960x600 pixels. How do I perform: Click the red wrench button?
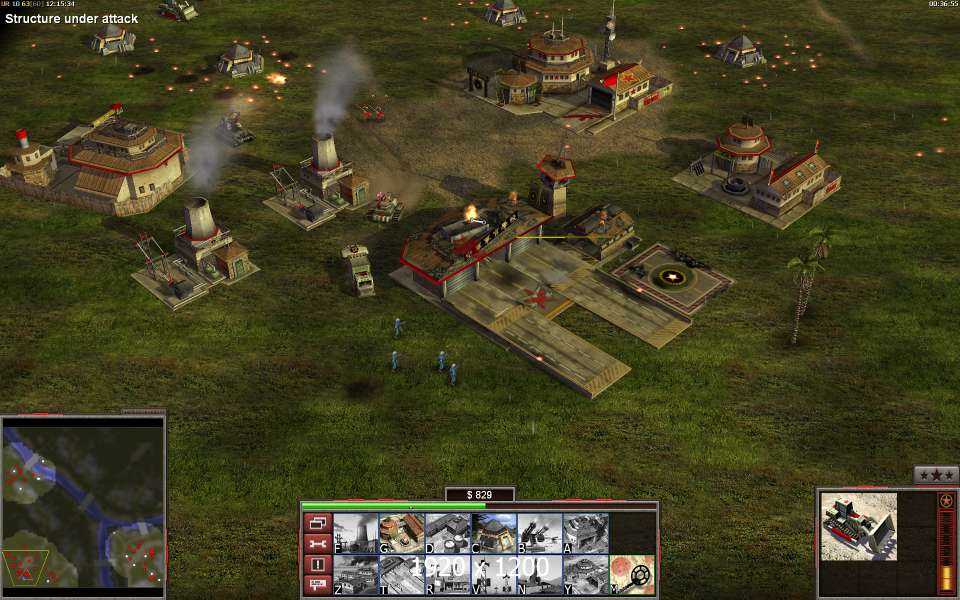317,544
